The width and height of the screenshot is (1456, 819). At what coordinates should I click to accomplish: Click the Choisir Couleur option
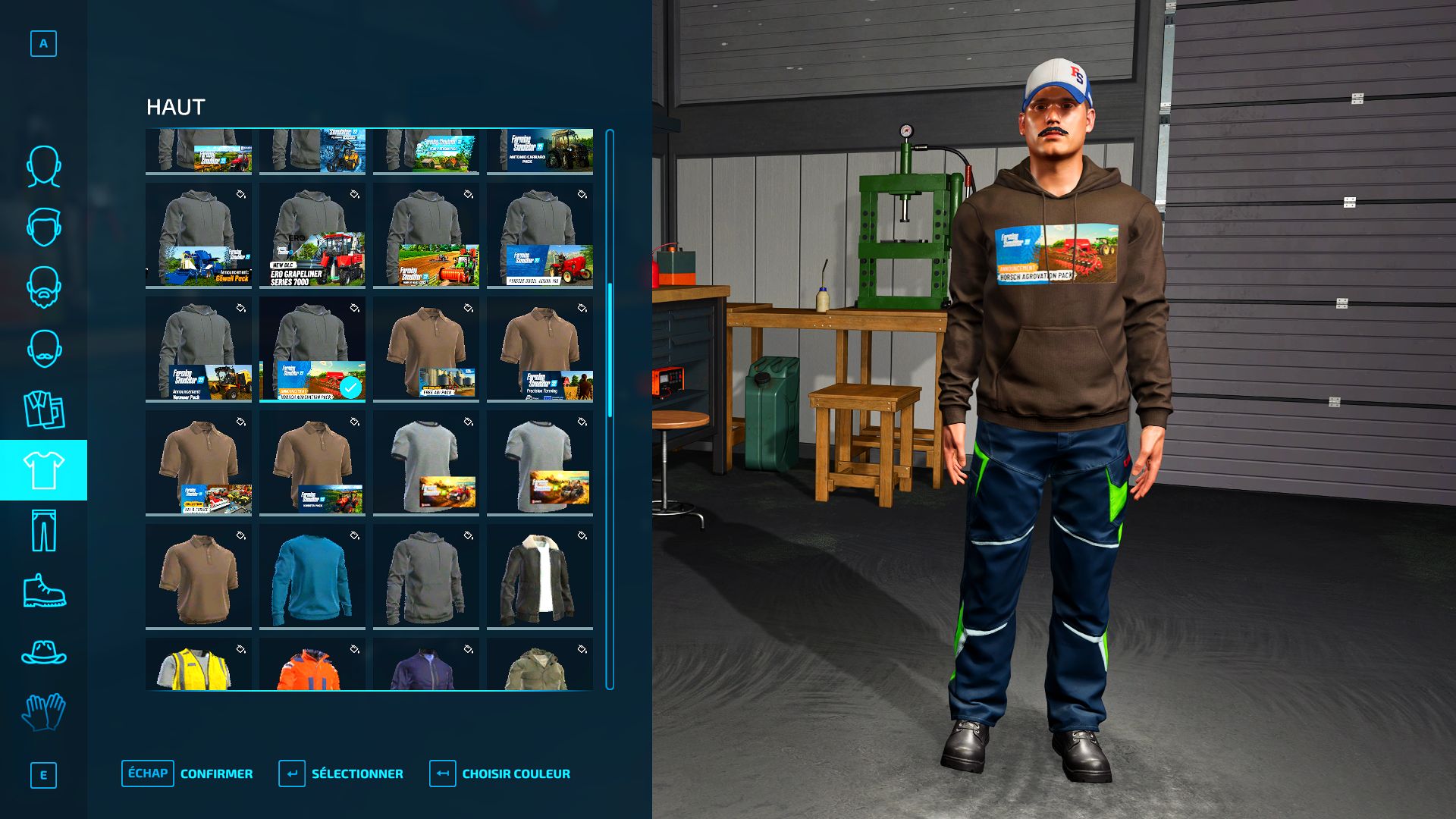(500, 773)
